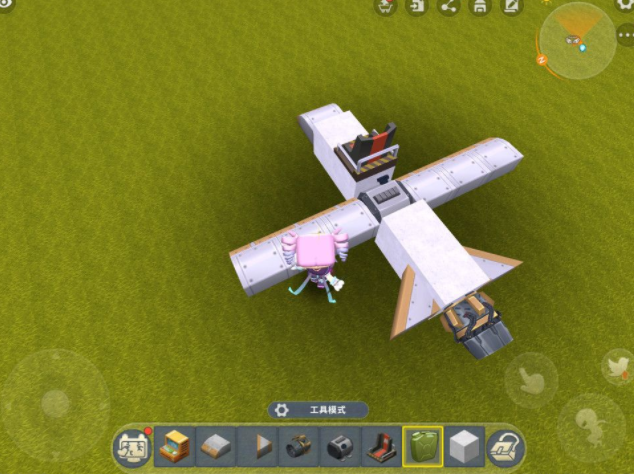Open the circular minimap
Image resolution: width=634 pixels, height=474 pixels.
pos(576,40)
